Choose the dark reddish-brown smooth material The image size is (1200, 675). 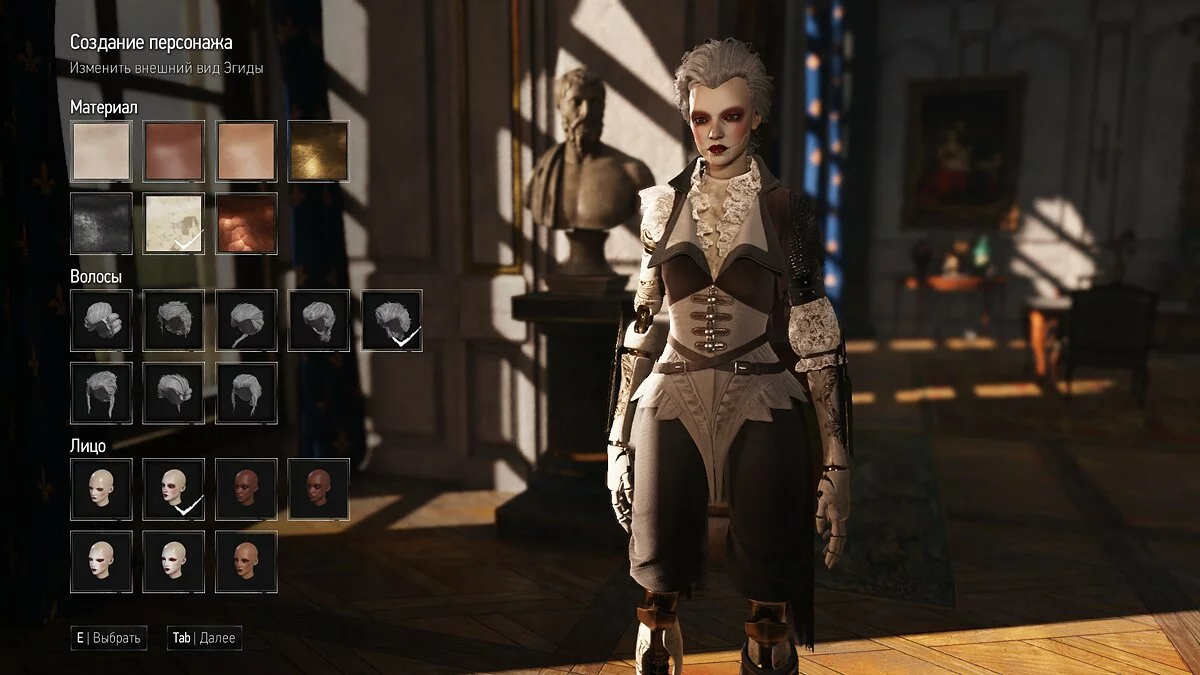pos(174,151)
